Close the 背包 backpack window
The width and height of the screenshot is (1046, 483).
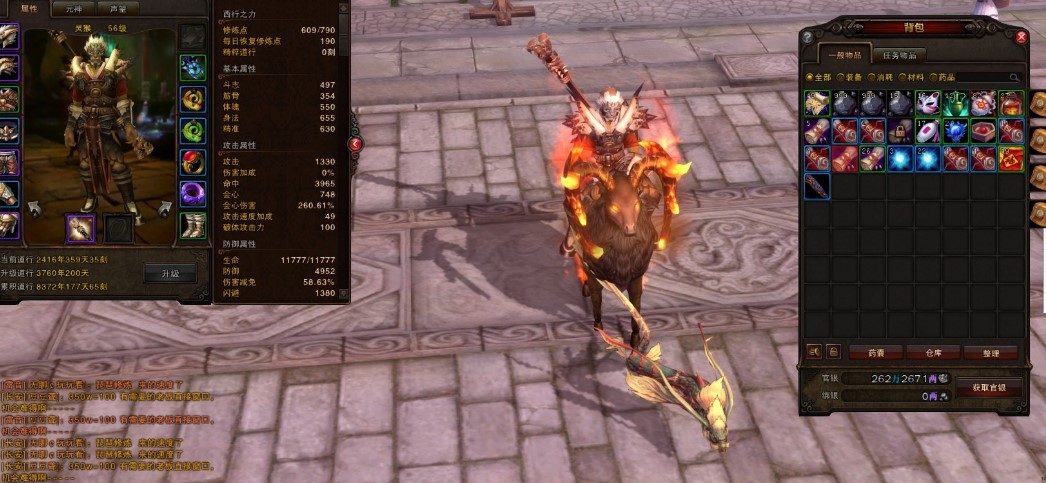[x=1021, y=37]
